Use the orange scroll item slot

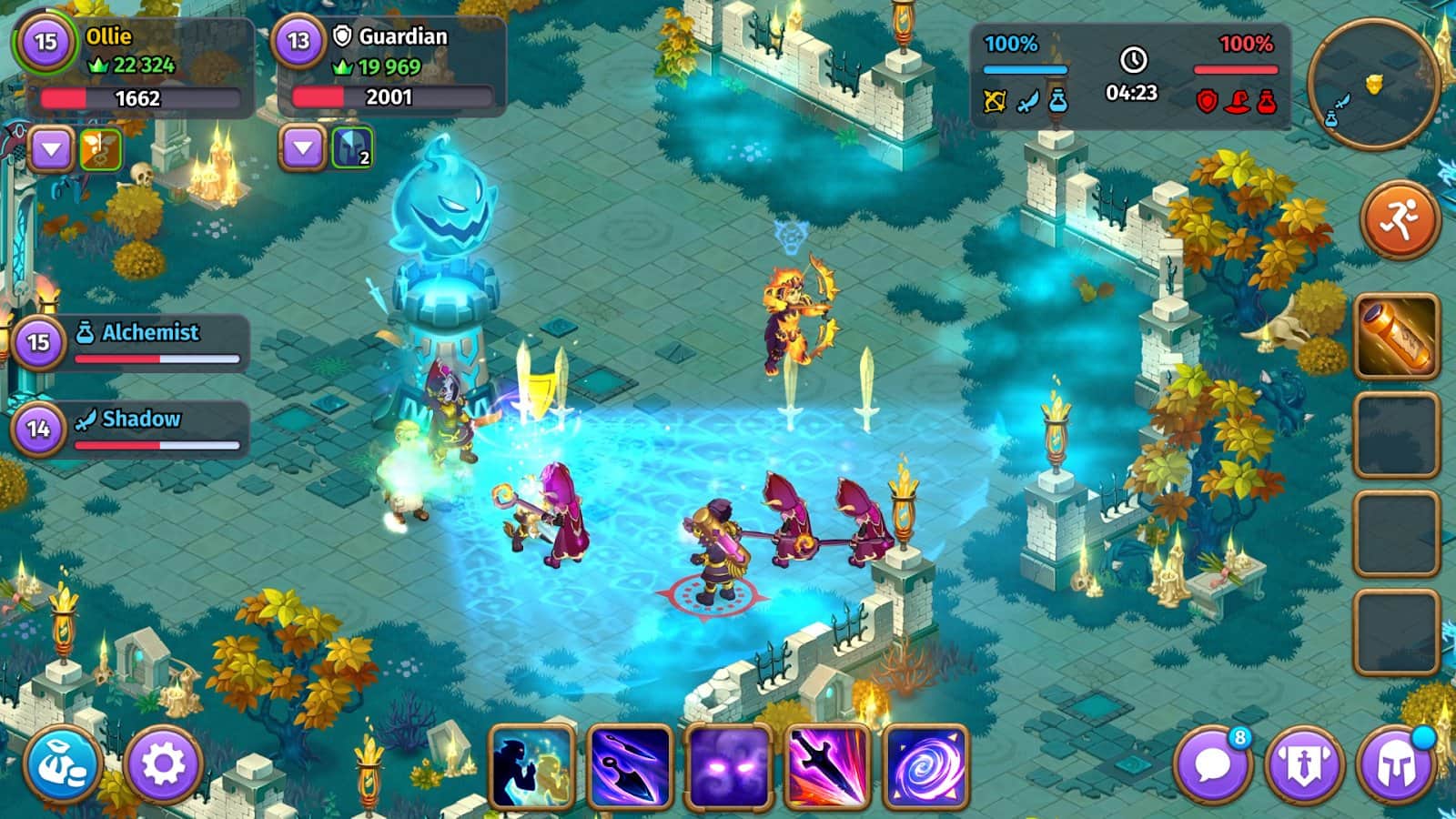[1397, 337]
